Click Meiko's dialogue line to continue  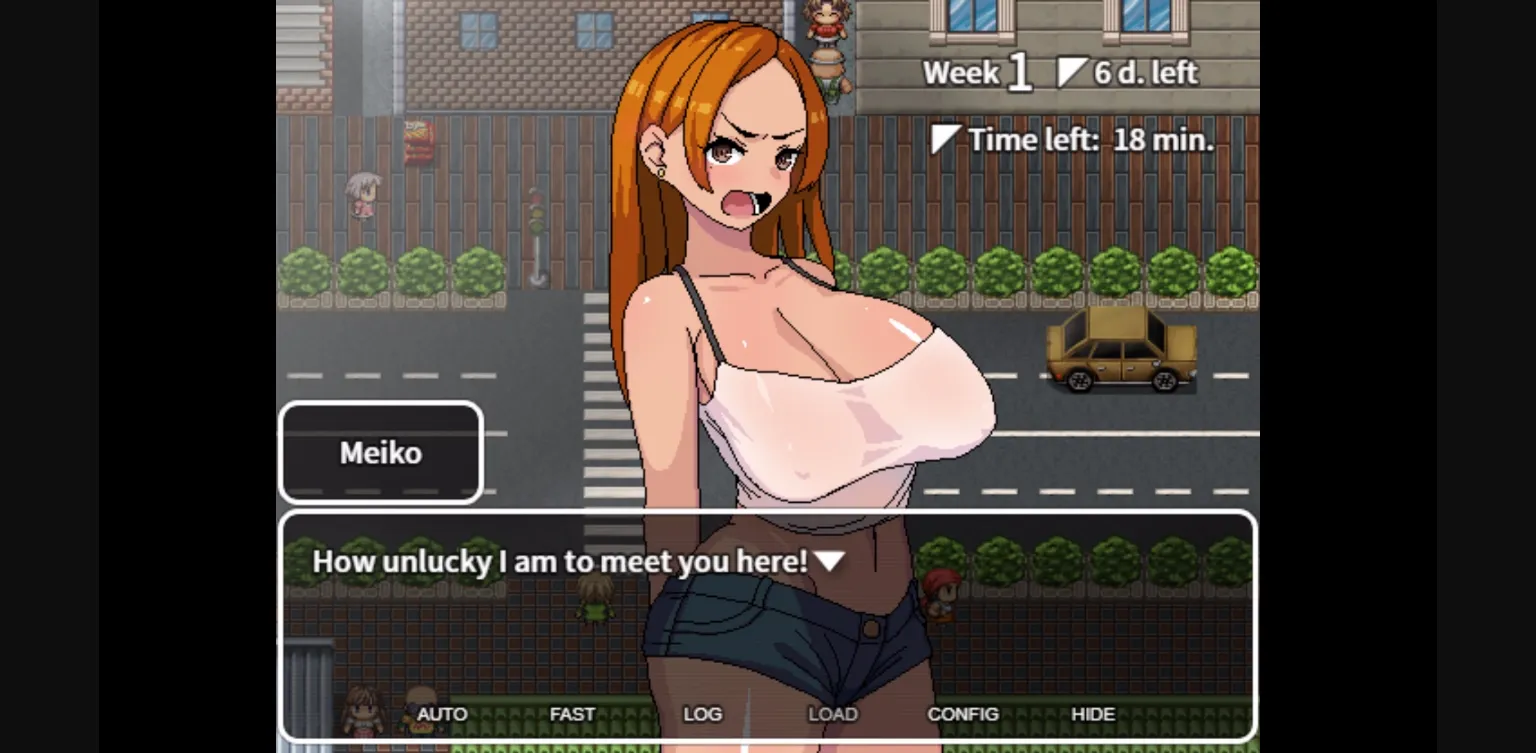[x=560, y=561]
